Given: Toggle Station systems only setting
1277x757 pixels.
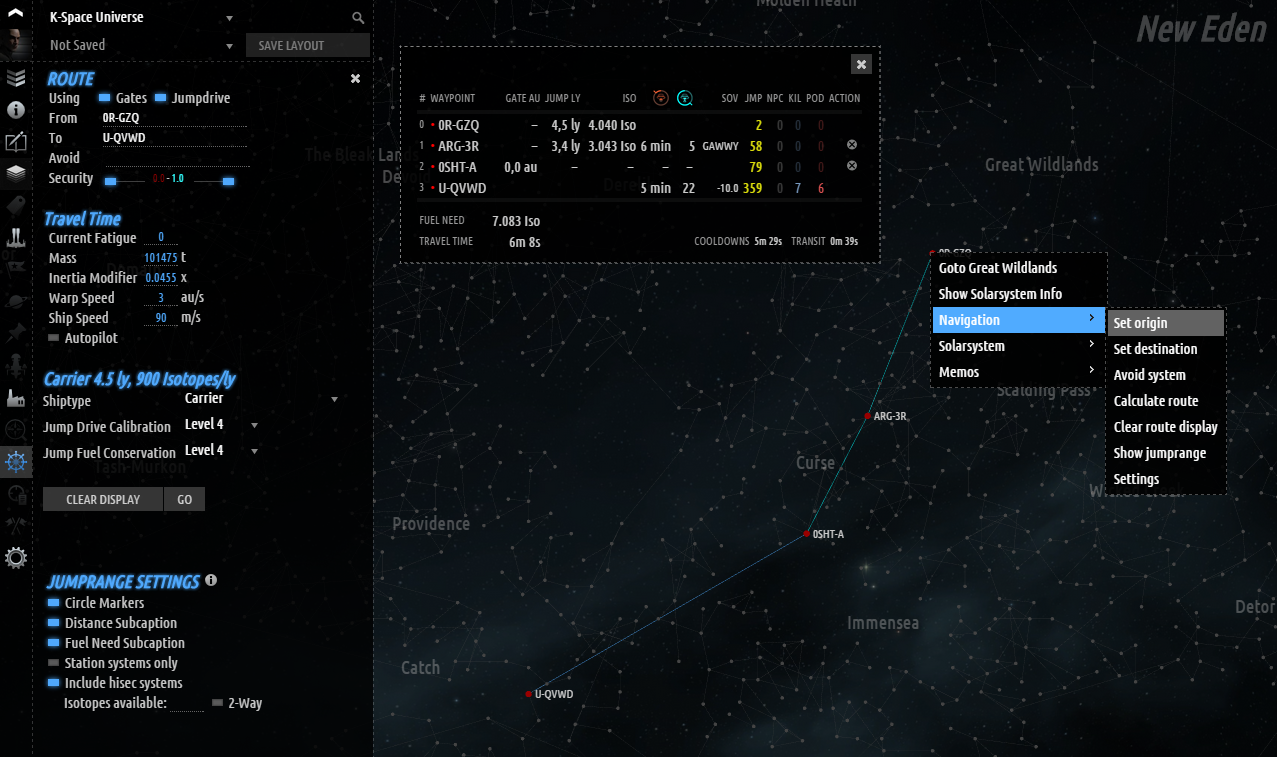Looking at the screenshot, I should click(x=54, y=663).
